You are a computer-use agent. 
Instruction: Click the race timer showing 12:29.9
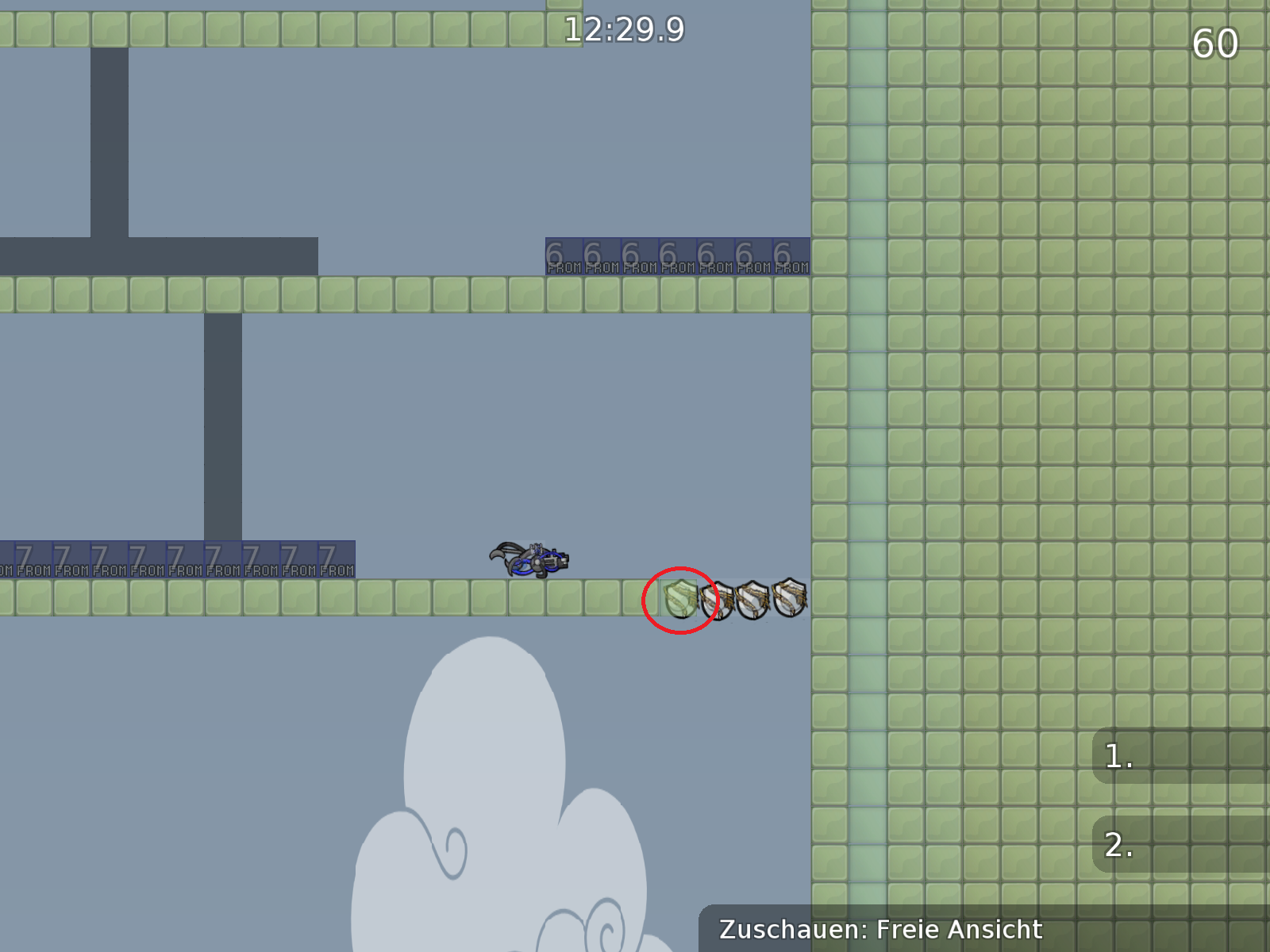click(624, 28)
